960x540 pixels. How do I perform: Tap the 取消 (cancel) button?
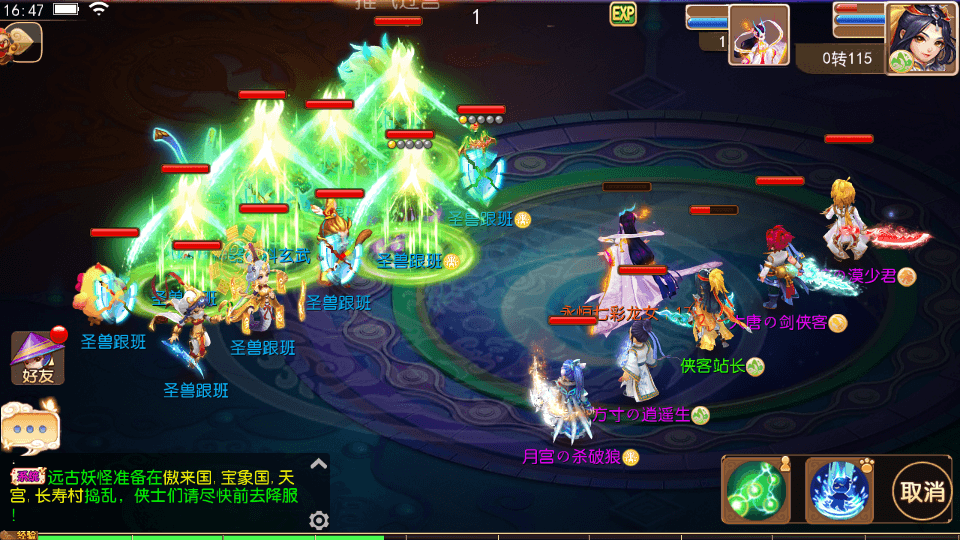[x=922, y=491]
